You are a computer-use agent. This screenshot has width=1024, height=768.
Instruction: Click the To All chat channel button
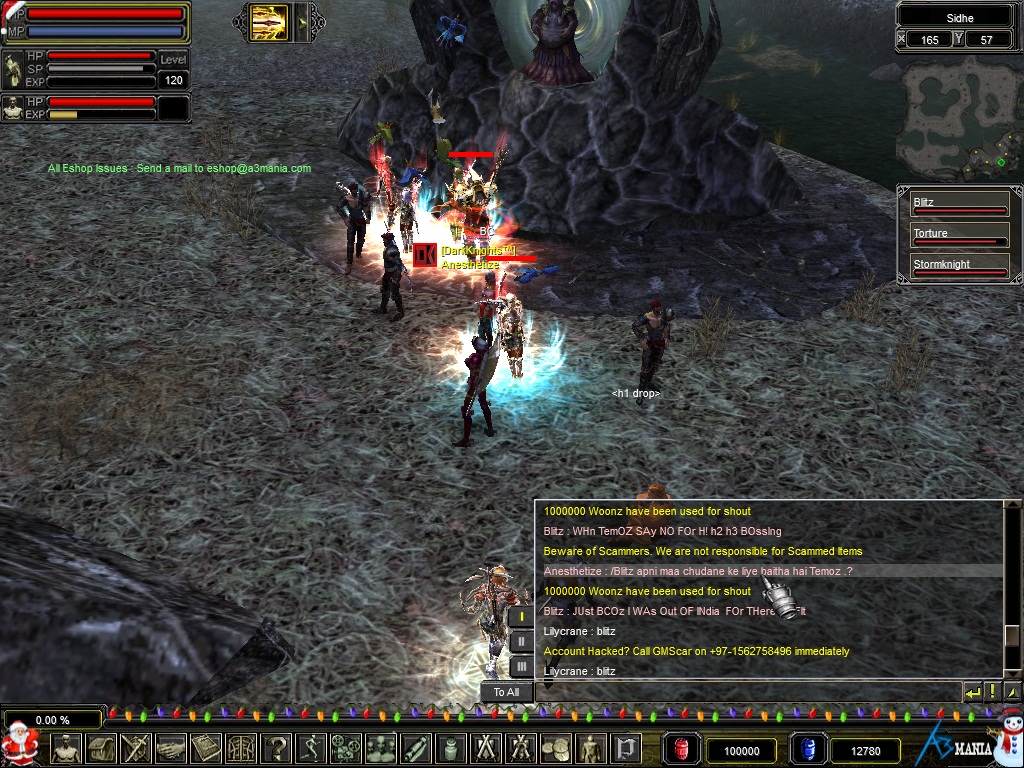506,692
